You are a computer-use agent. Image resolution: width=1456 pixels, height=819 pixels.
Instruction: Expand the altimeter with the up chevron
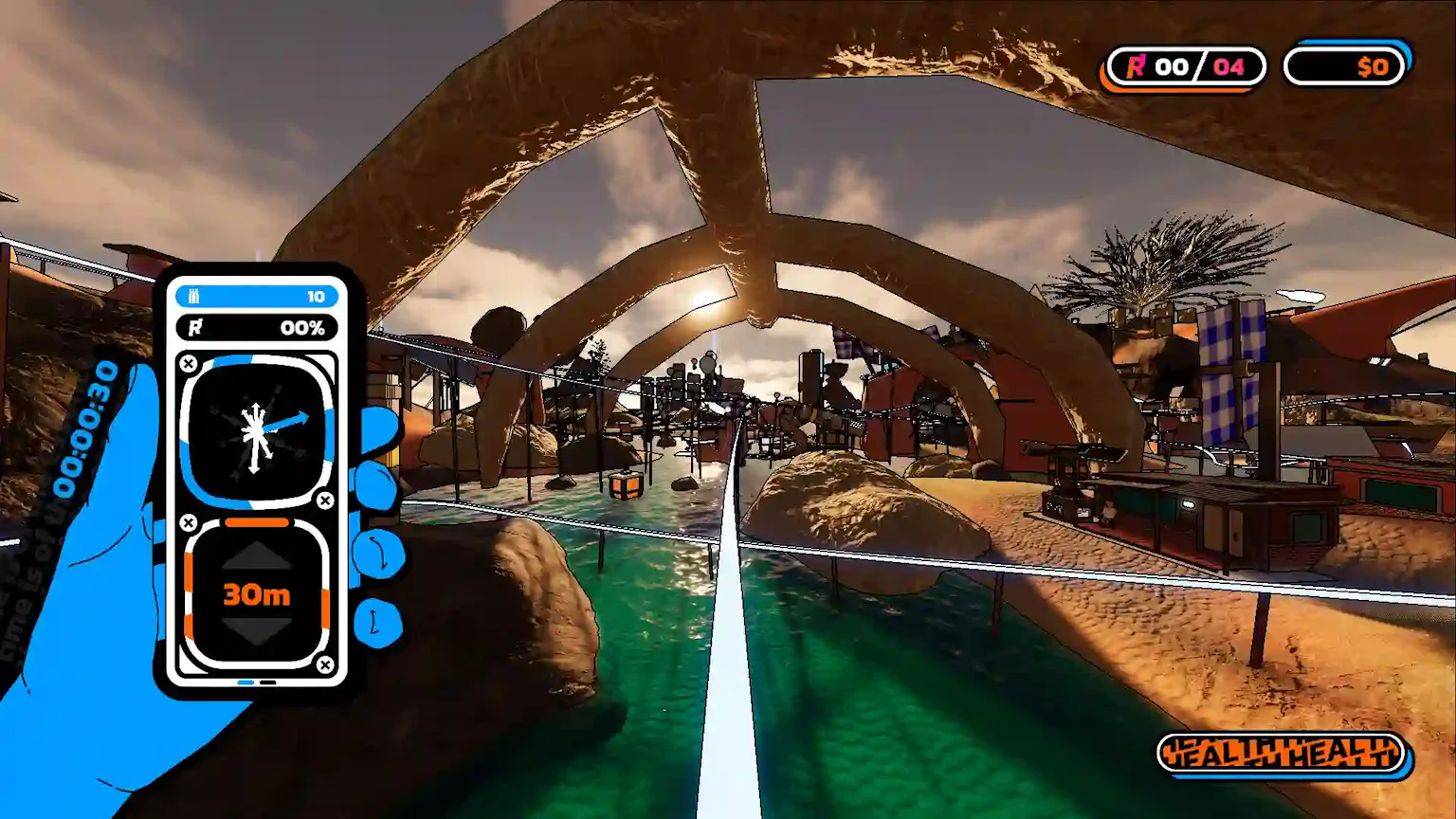pos(257,556)
